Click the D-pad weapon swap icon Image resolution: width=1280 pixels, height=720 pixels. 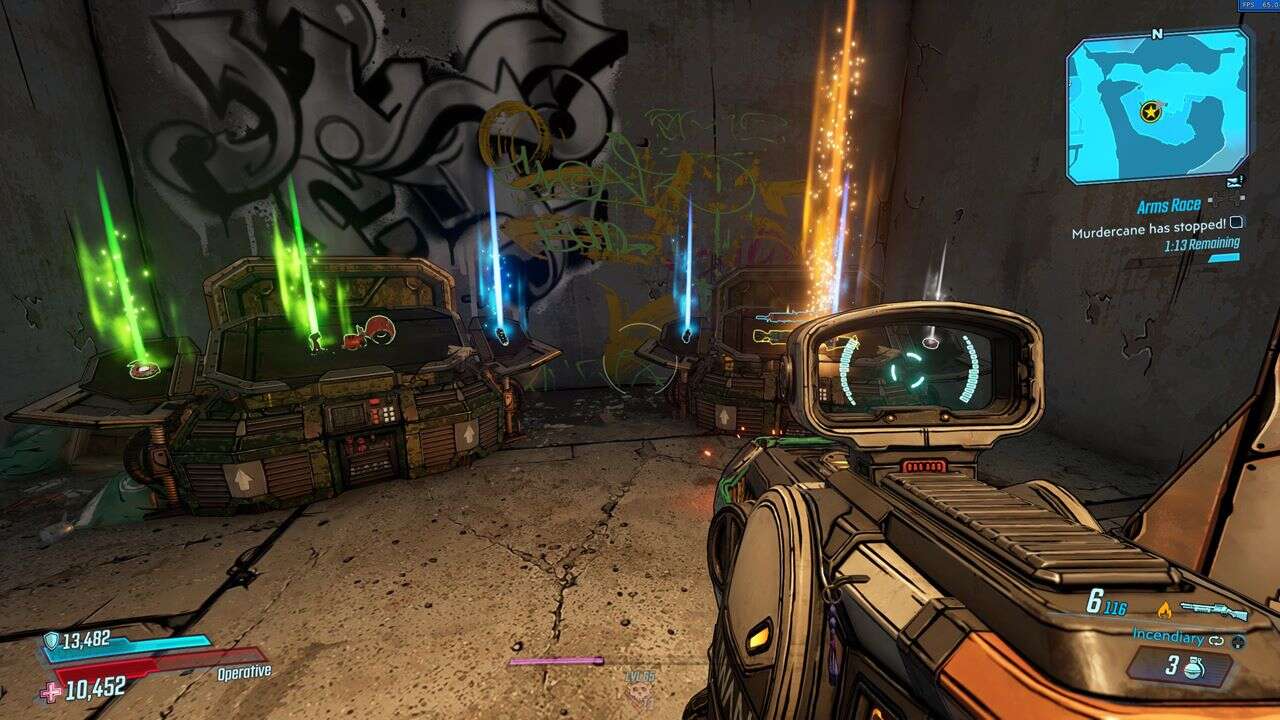point(1238,643)
